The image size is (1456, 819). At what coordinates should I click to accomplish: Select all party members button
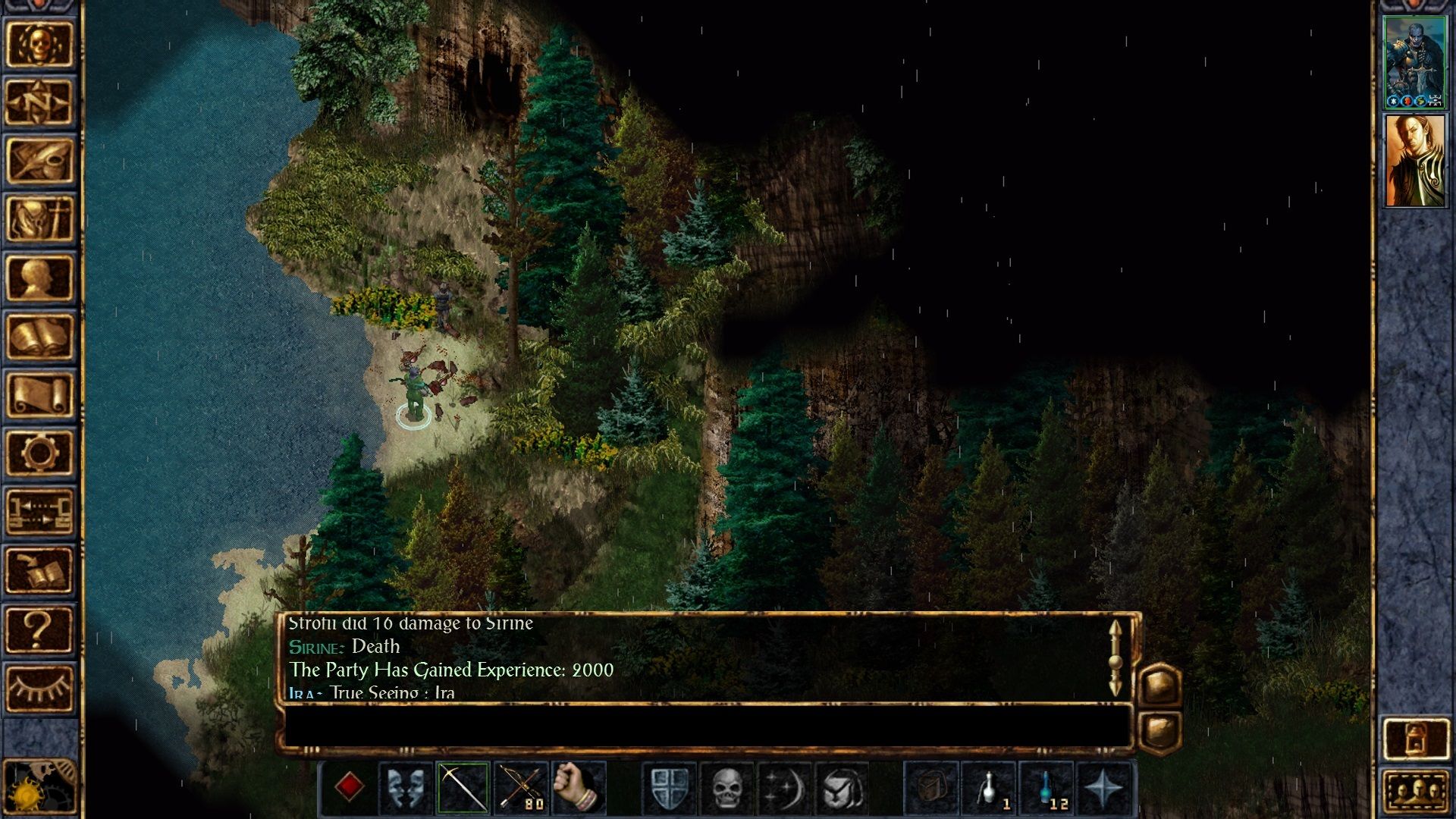[x=1415, y=792]
